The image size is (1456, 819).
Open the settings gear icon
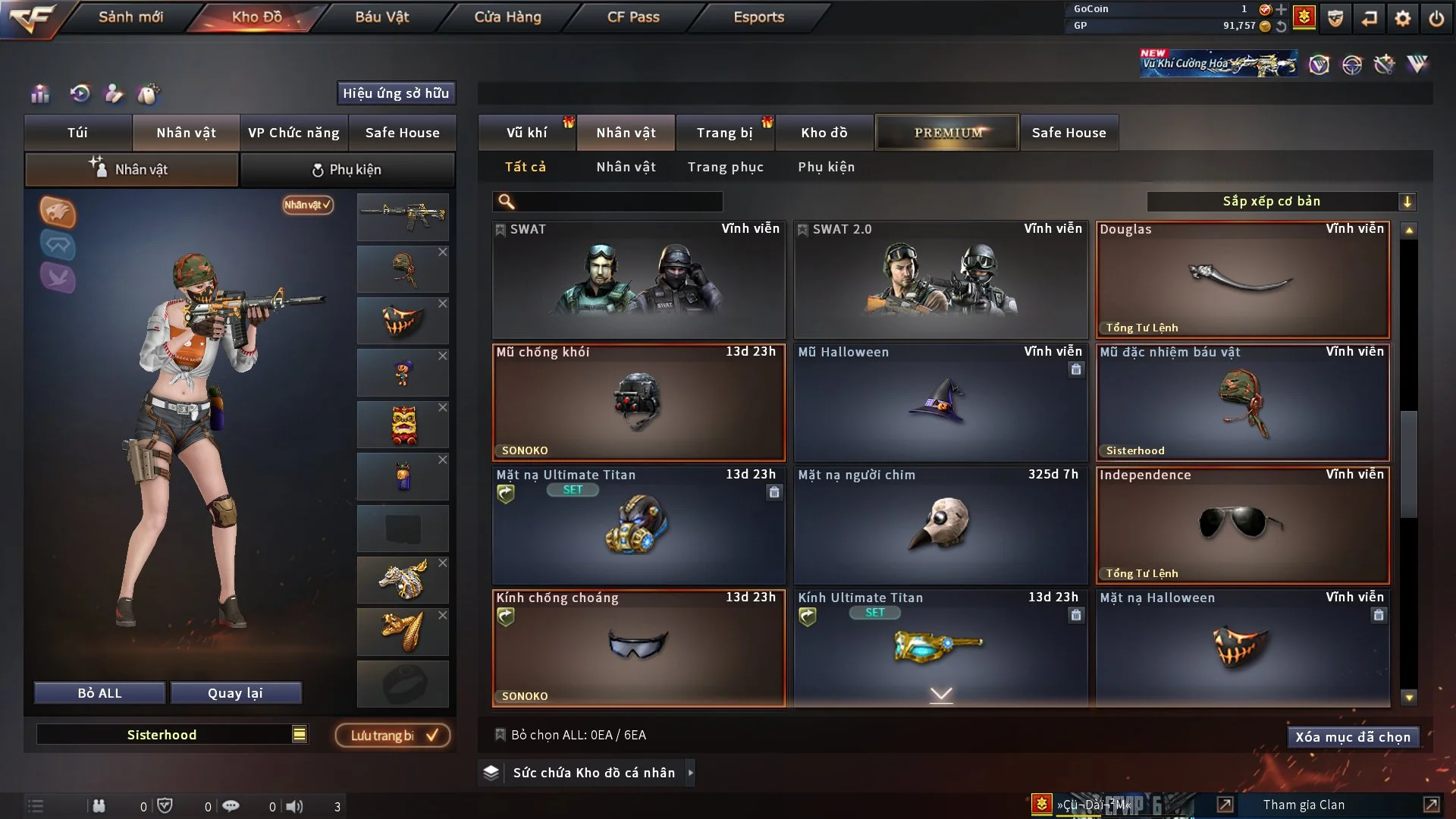(x=1402, y=18)
